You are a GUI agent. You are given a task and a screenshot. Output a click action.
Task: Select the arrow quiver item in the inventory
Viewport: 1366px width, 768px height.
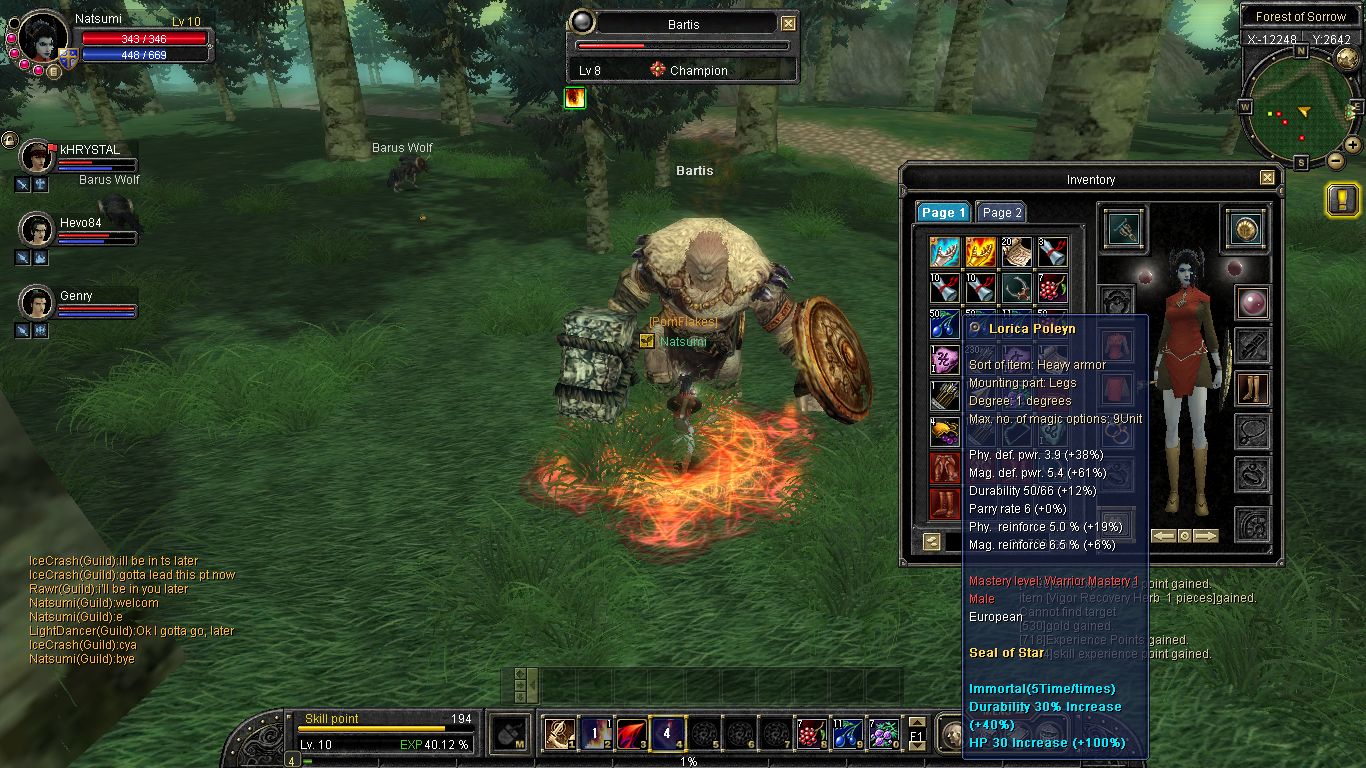pyautogui.click(x=944, y=396)
